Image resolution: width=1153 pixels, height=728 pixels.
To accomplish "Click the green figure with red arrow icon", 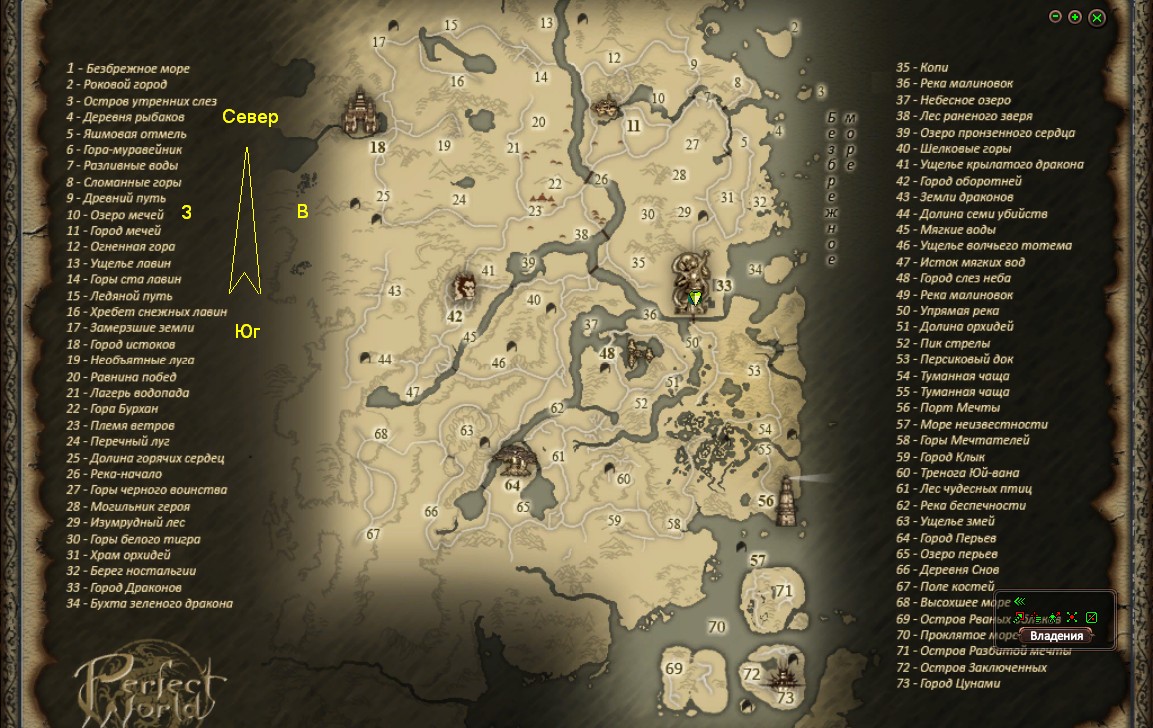I will (1054, 617).
